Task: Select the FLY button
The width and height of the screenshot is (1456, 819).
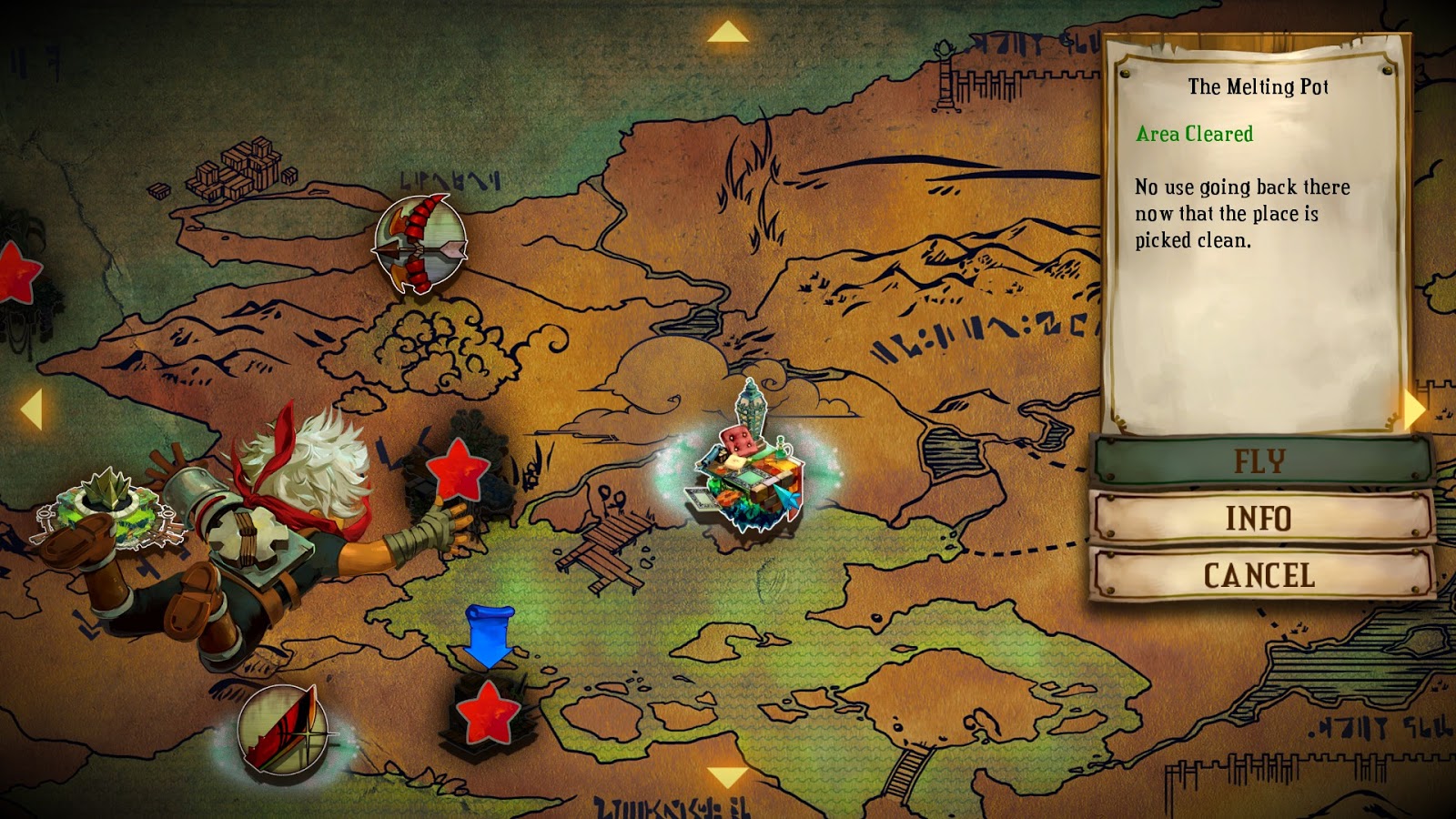Action: [x=1259, y=461]
